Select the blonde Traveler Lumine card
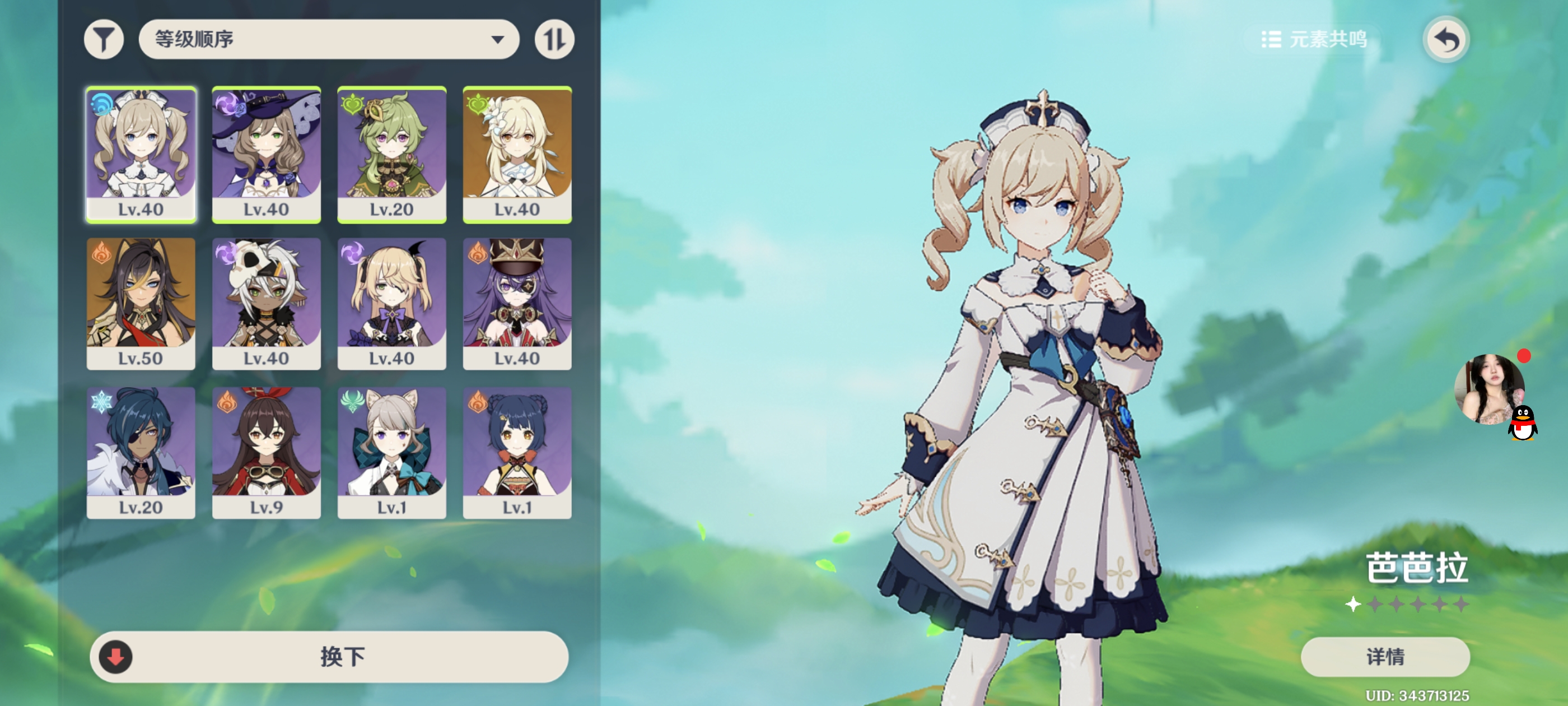 pos(517,154)
